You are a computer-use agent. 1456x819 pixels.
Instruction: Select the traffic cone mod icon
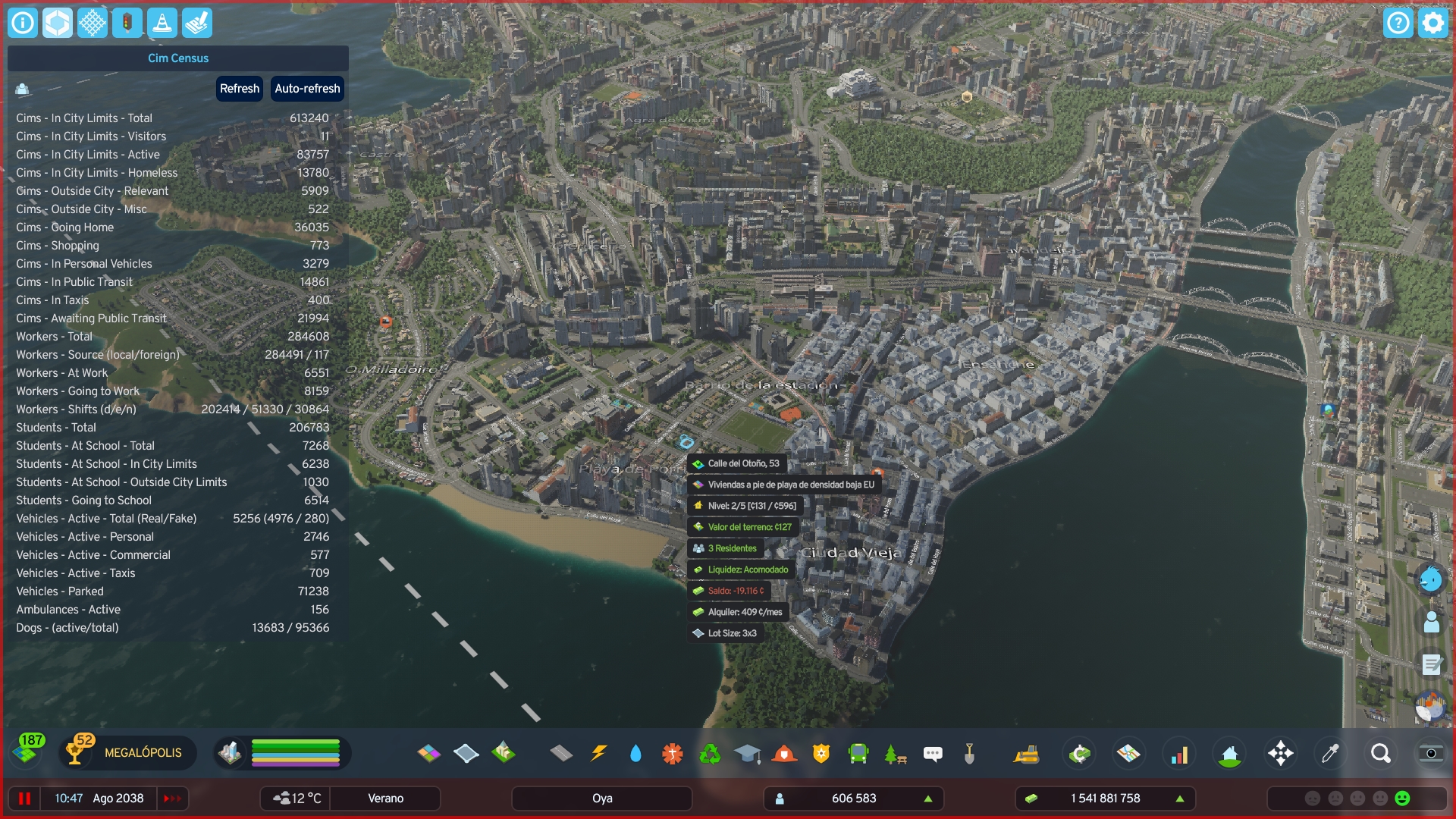coord(162,23)
